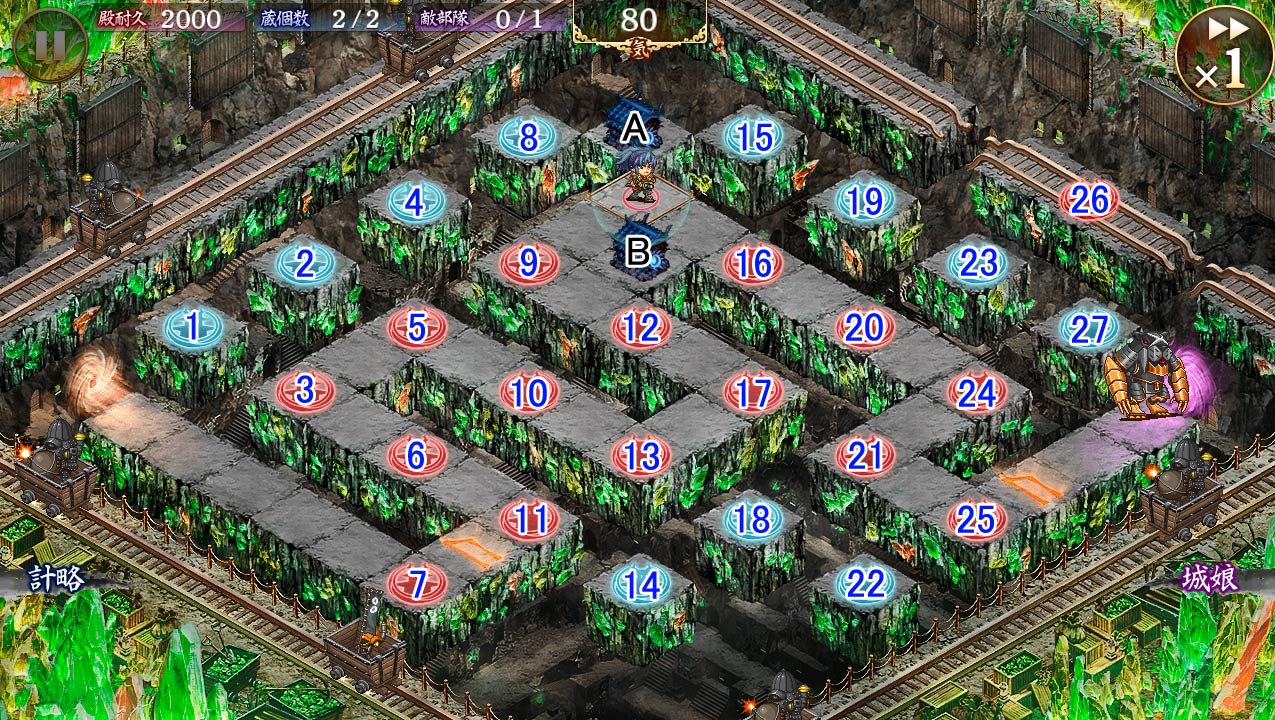
Task: Pick red placement tile 7
Action: coord(417,583)
